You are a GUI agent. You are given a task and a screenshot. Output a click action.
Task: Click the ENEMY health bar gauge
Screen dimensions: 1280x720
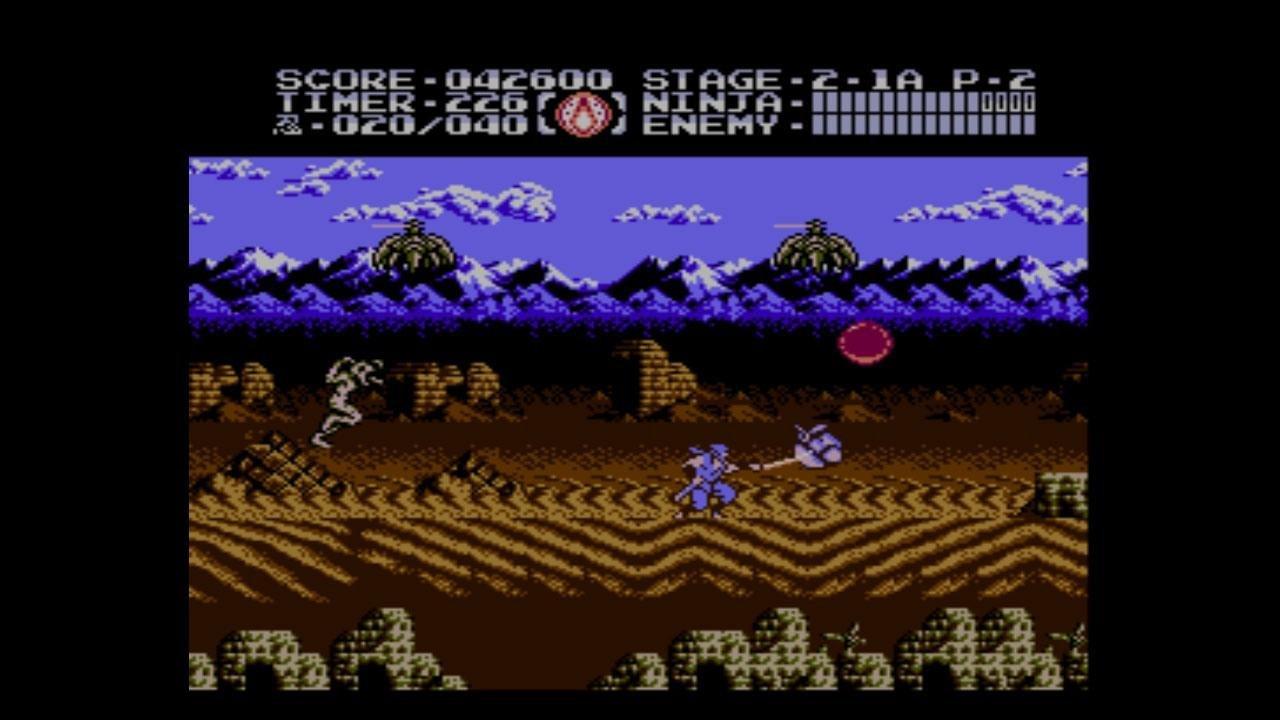pyautogui.click(x=925, y=127)
